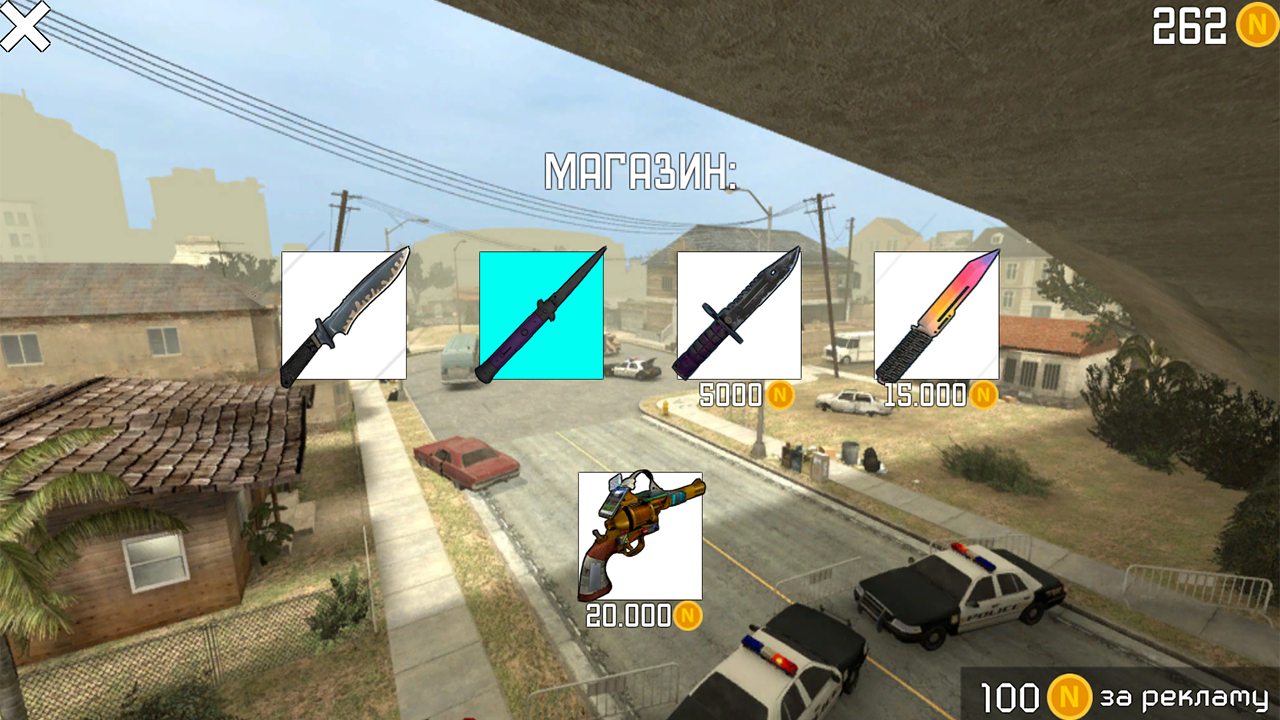Select the currently equipped stiletto knife
This screenshot has width=1280, height=720.
pos(542,314)
